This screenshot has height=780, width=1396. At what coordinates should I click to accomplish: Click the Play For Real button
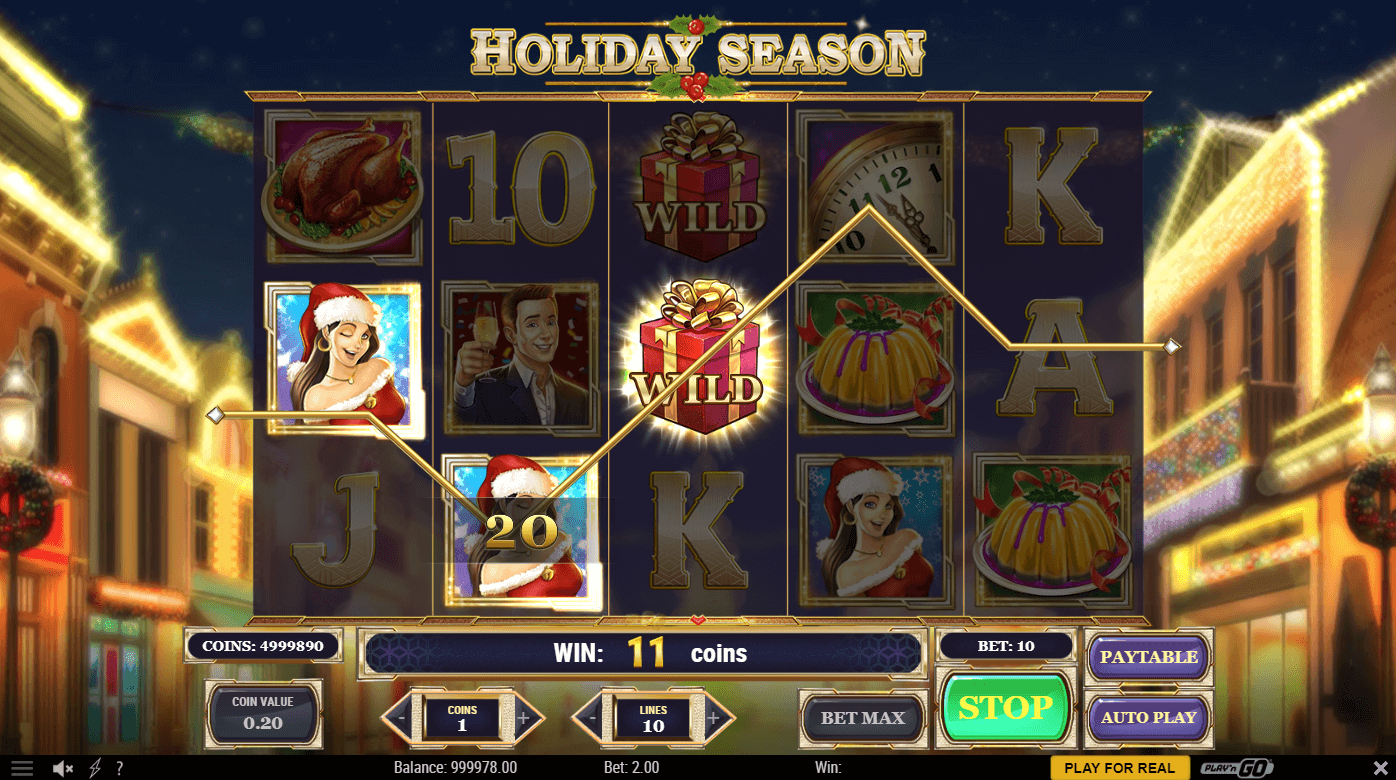[1119, 768]
